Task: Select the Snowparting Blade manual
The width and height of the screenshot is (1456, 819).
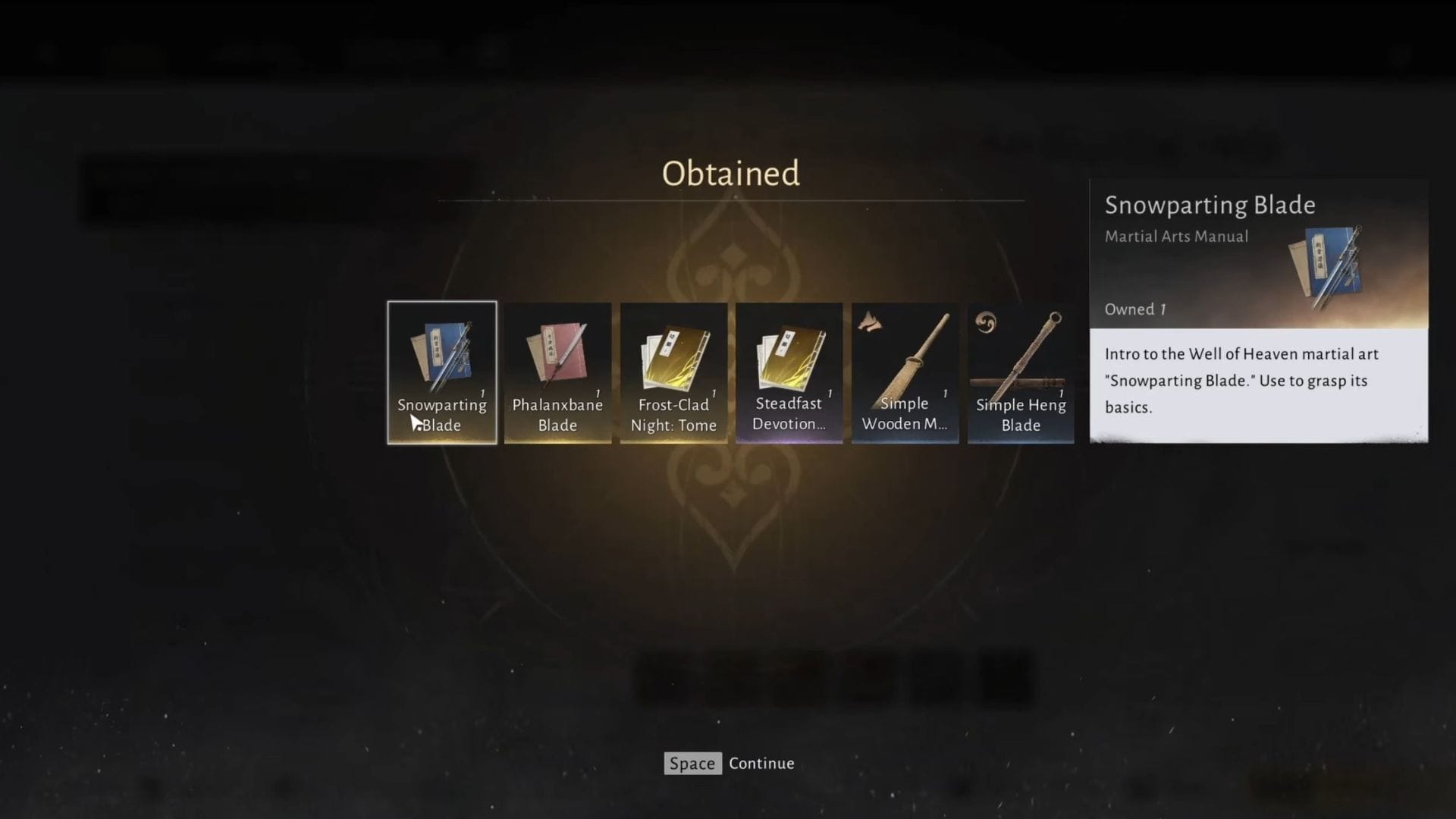Action: pyautogui.click(x=442, y=372)
